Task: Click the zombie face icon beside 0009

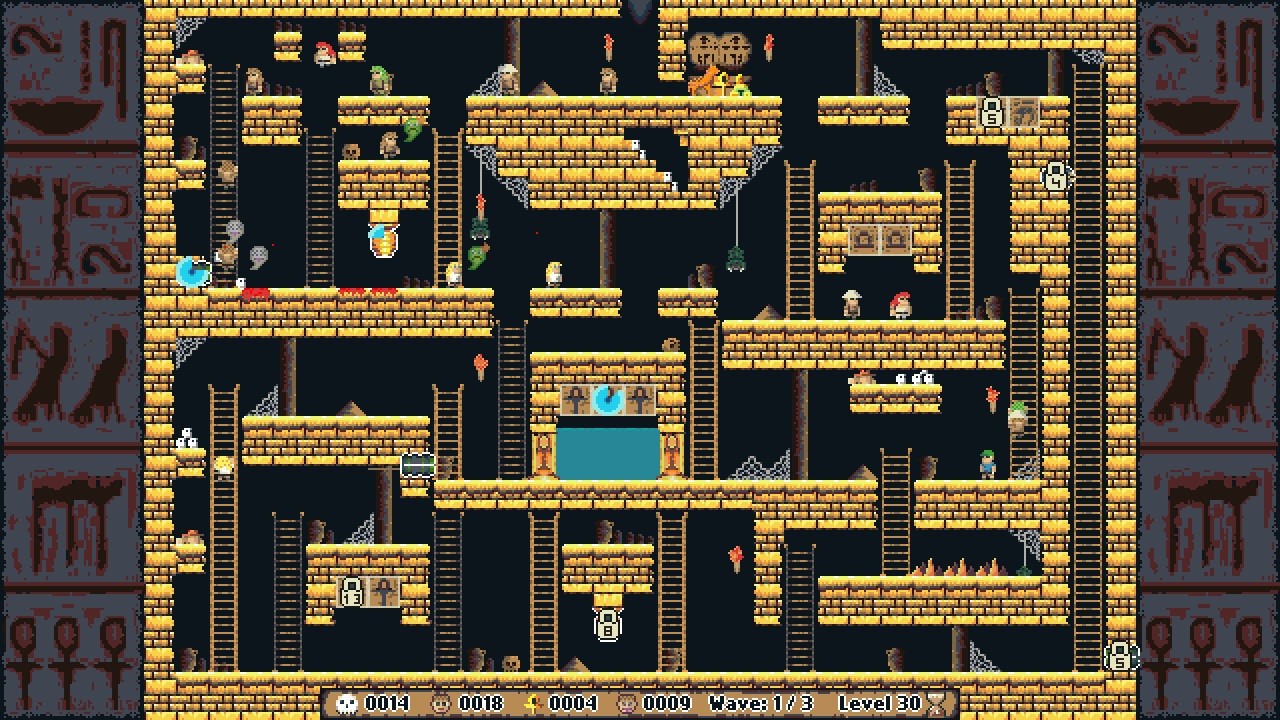Action: [625, 703]
